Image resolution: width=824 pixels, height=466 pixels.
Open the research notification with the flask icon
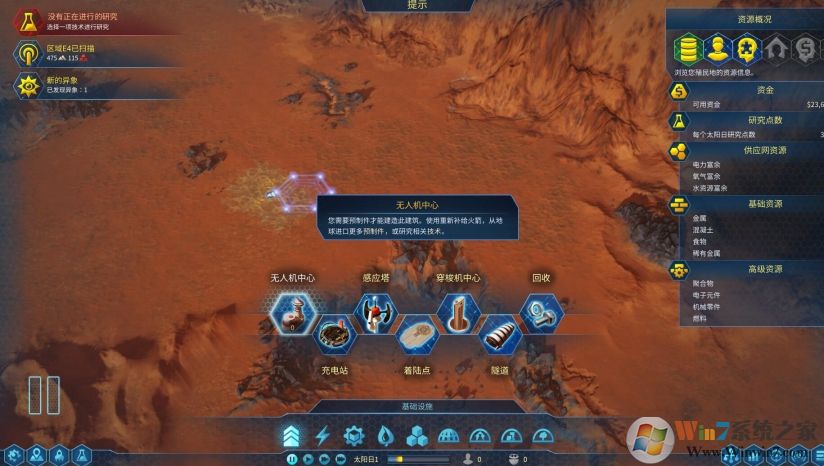tap(28, 20)
